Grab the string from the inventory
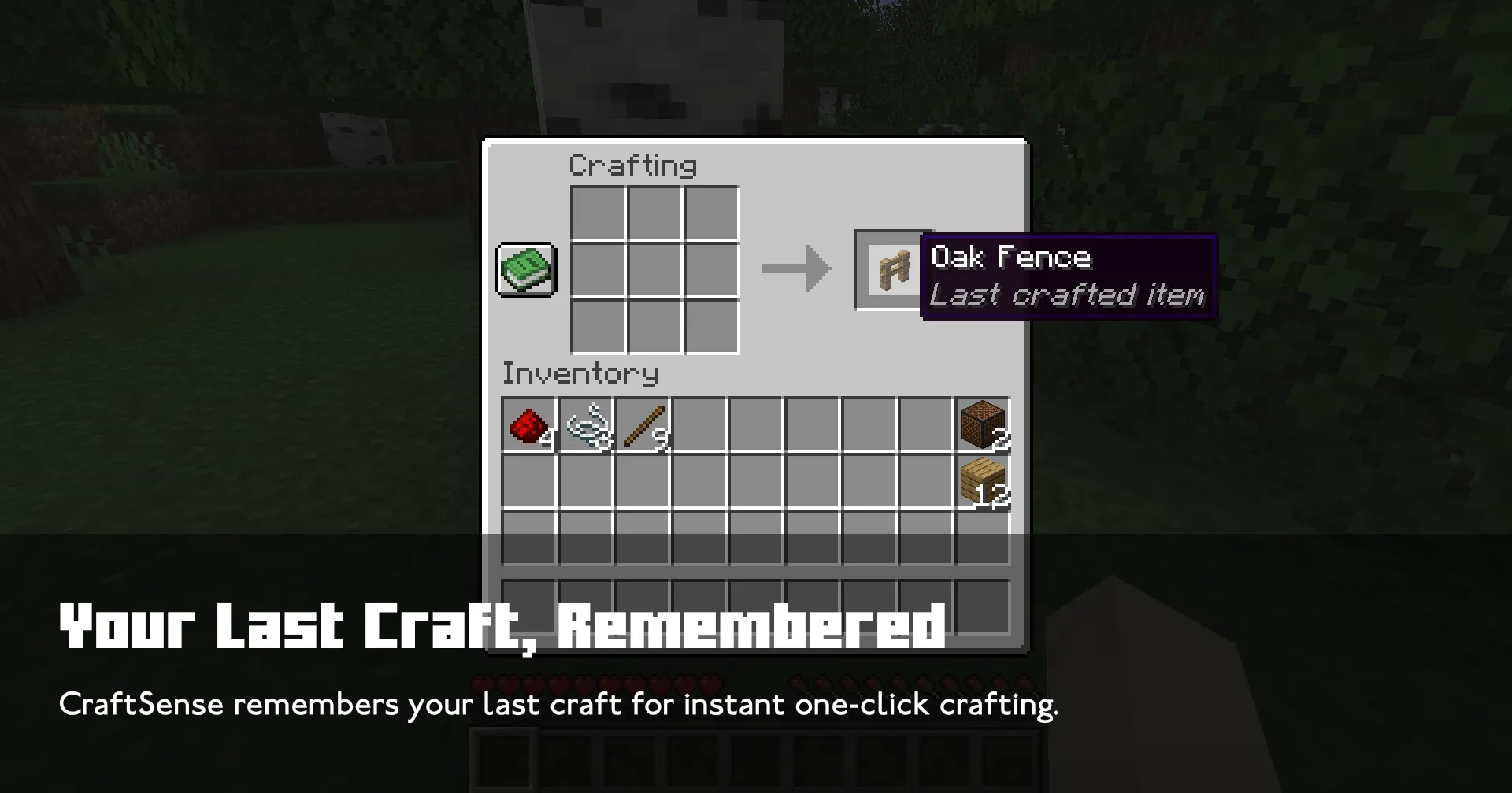The height and width of the screenshot is (793, 1512). pyautogui.click(x=586, y=425)
